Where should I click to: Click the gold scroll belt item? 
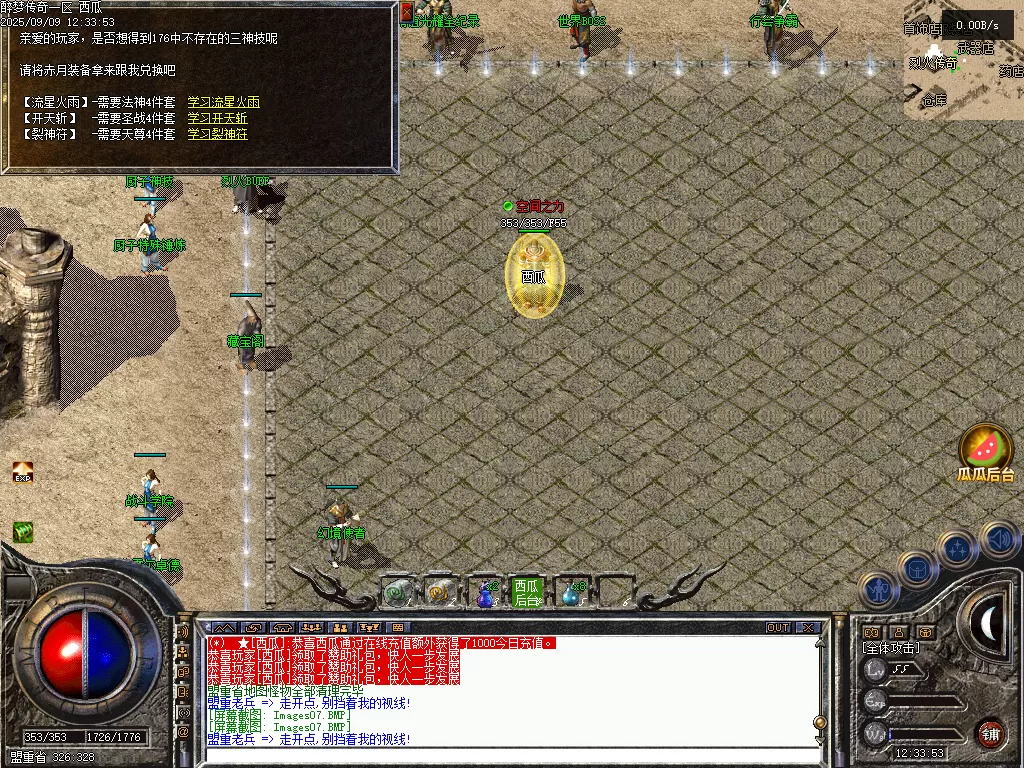pos(438,593)
